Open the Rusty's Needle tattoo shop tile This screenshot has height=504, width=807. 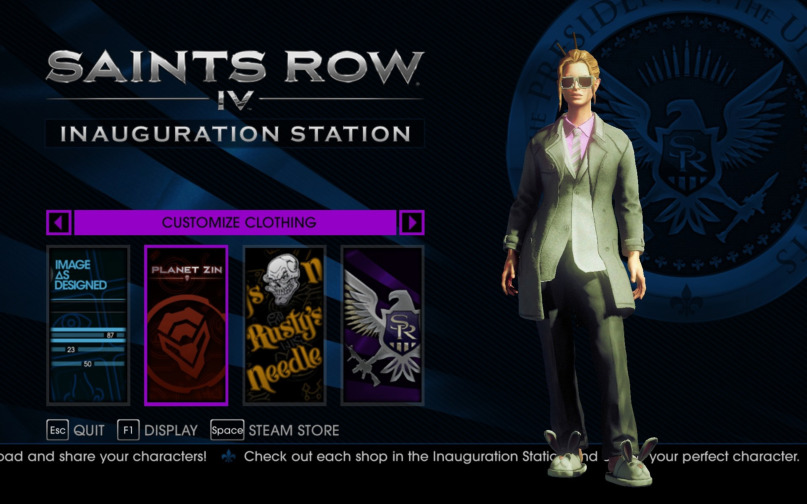coord(284,325)
